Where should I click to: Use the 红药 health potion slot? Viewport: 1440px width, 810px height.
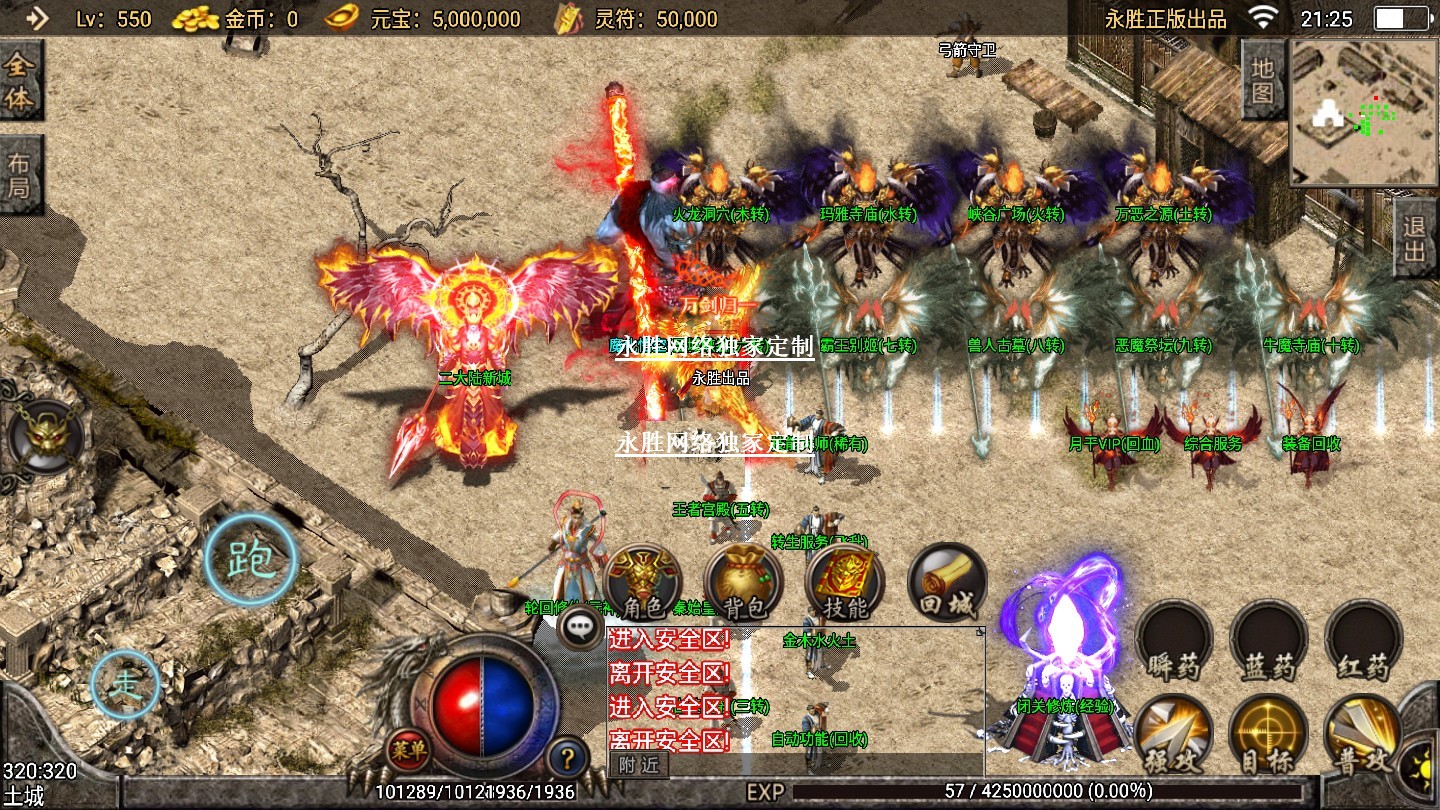click(1363, 642)
